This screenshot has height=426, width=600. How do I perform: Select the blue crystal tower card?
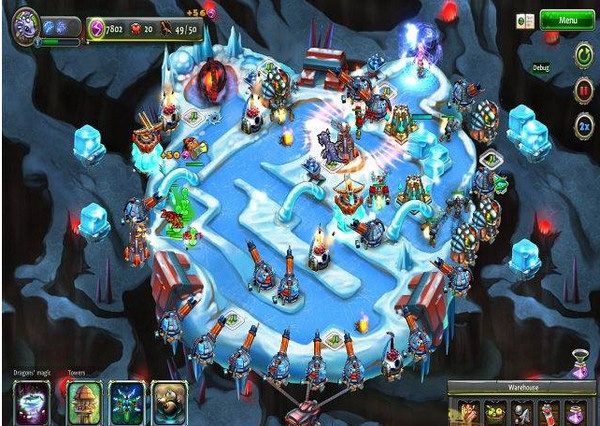point(126,403)
